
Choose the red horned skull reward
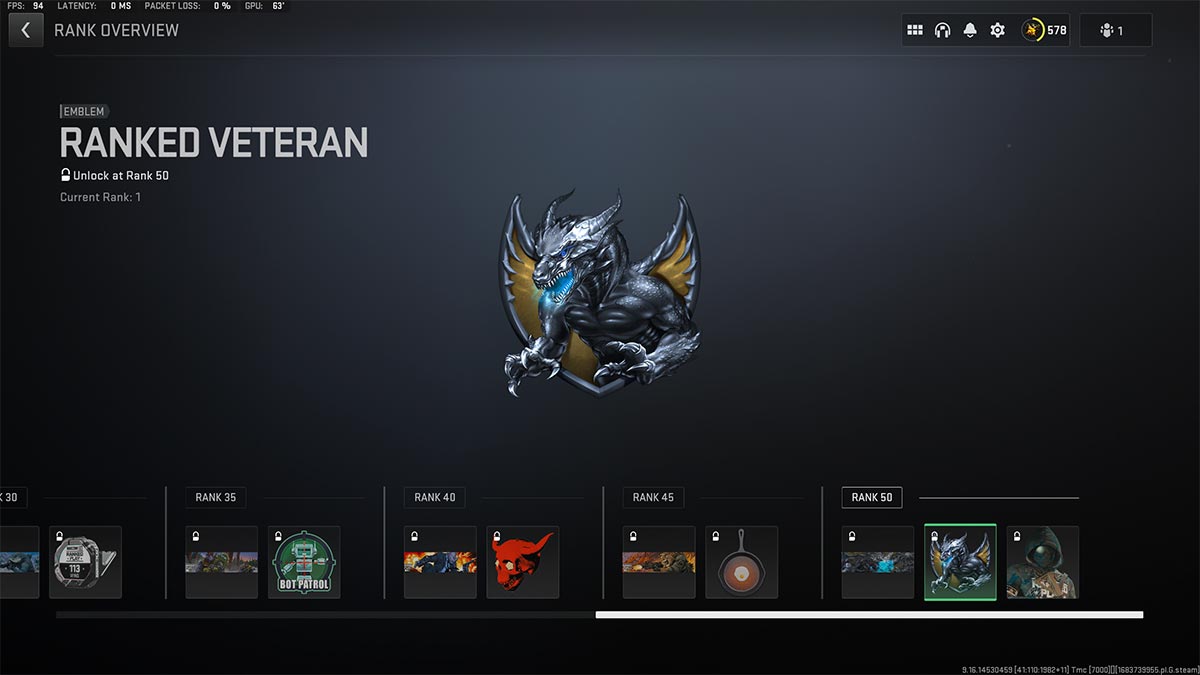coord(522,562)
